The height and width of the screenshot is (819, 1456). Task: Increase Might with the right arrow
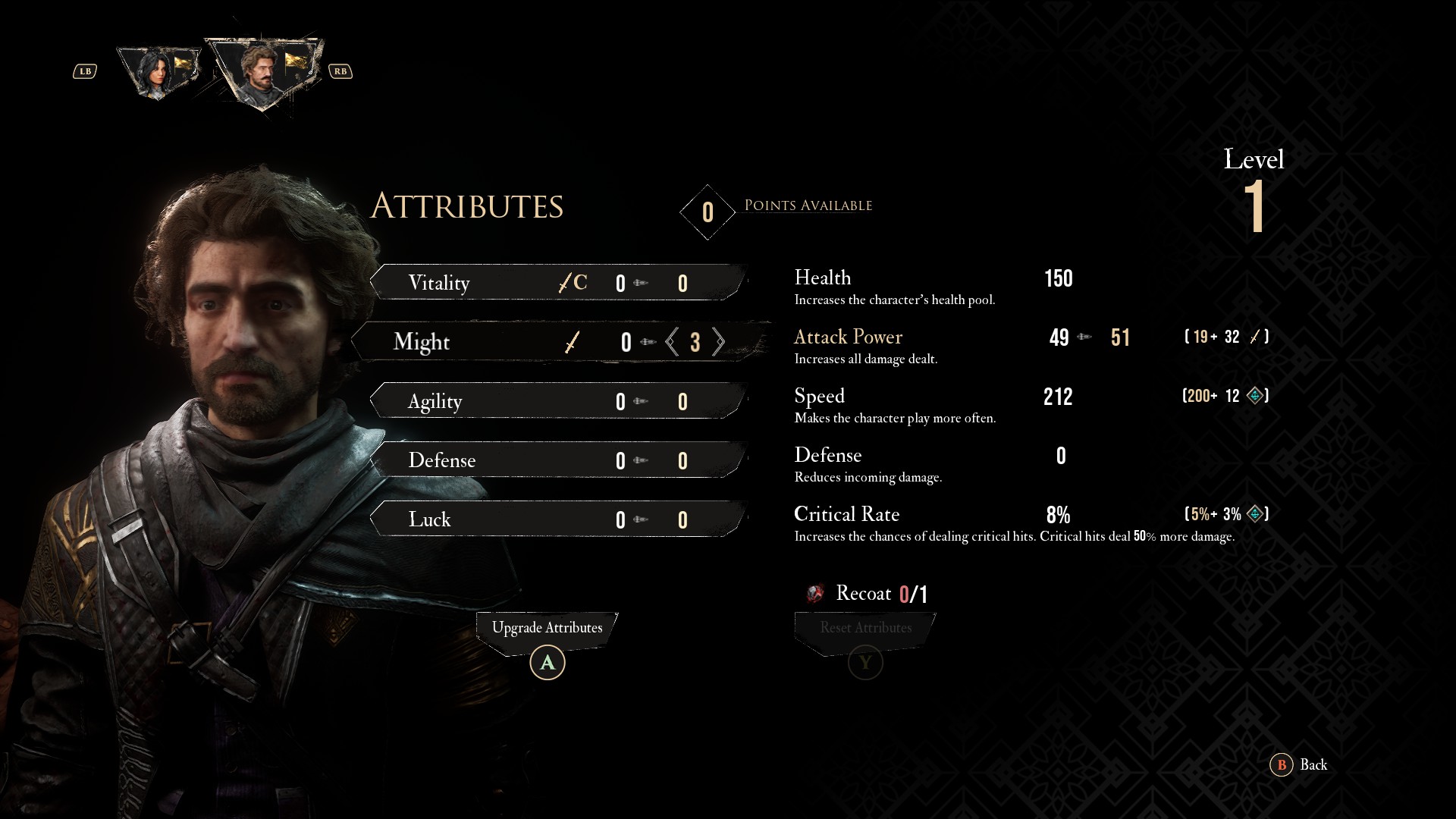(x=718, y=342)
